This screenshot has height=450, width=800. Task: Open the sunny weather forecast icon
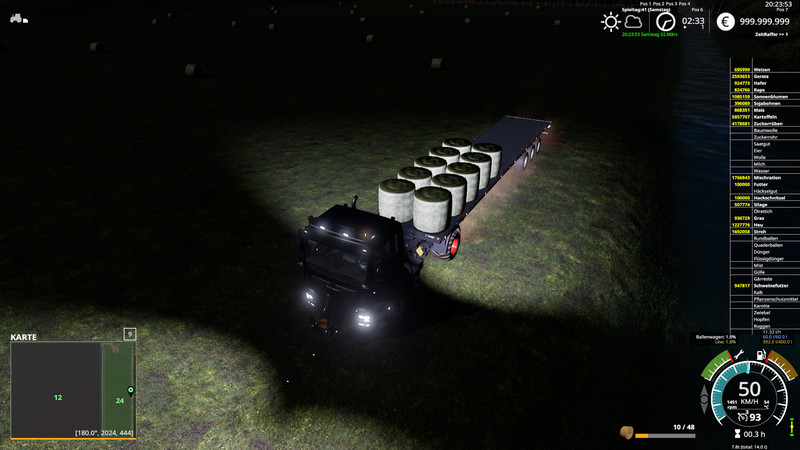(610, 21)
